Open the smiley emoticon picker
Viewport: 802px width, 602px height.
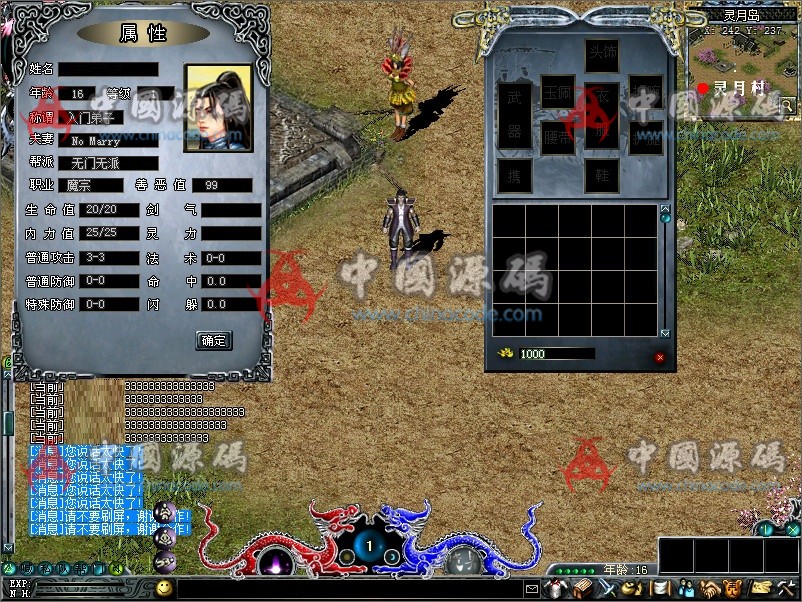tap(163, 587)
